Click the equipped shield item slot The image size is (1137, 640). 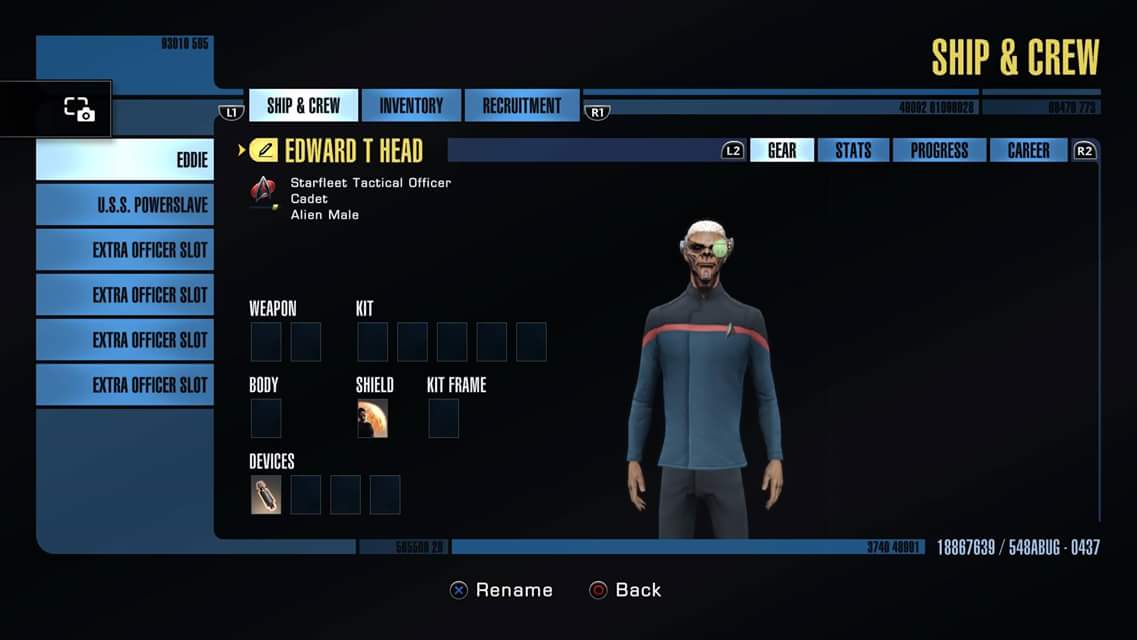point(372,418)
